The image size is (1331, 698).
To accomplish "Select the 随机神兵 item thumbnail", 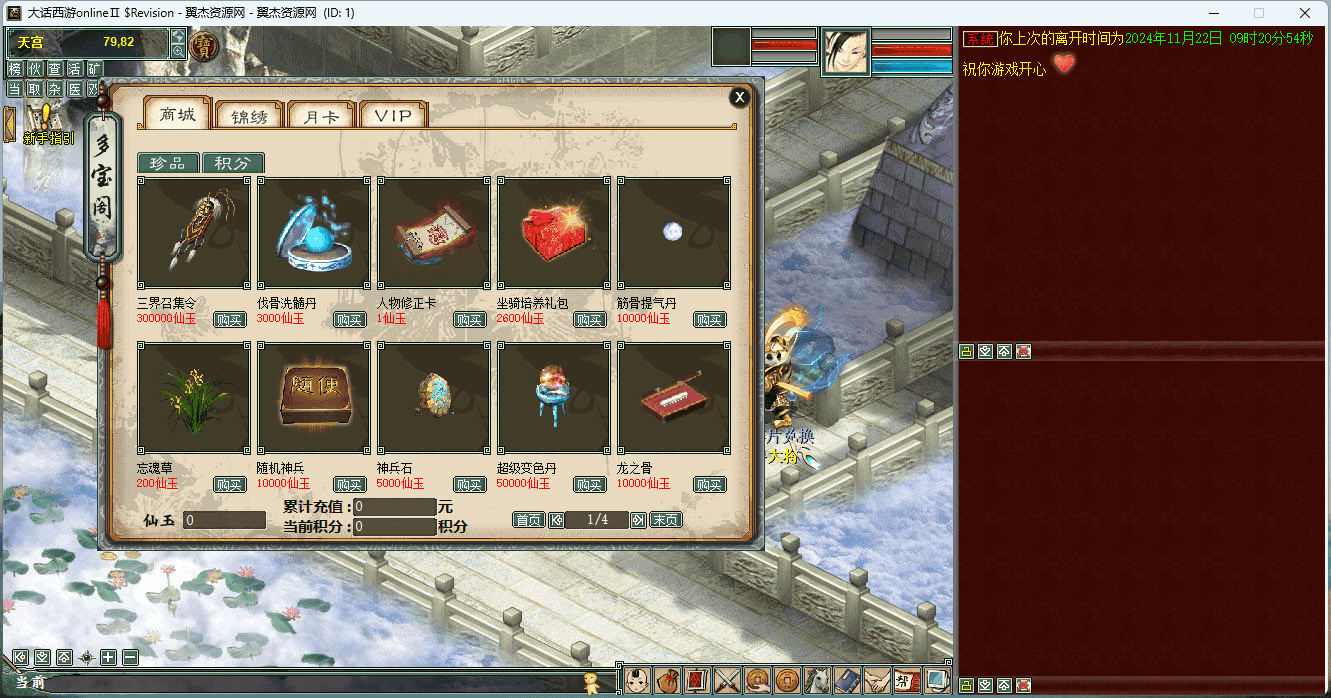I will pos(314,397).
